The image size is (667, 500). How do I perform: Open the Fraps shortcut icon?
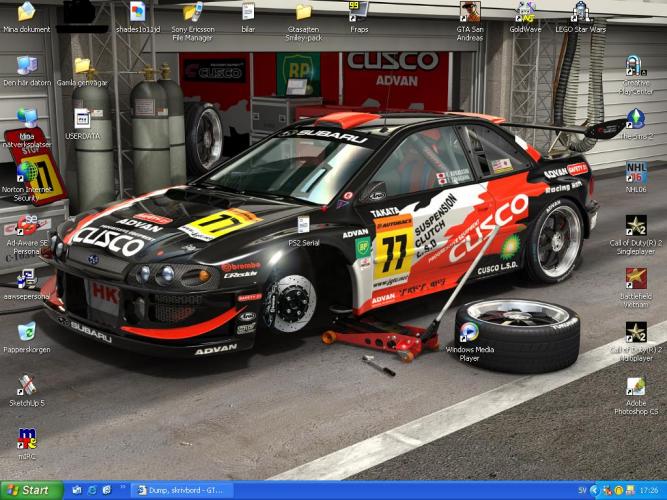tap(357, 12)
